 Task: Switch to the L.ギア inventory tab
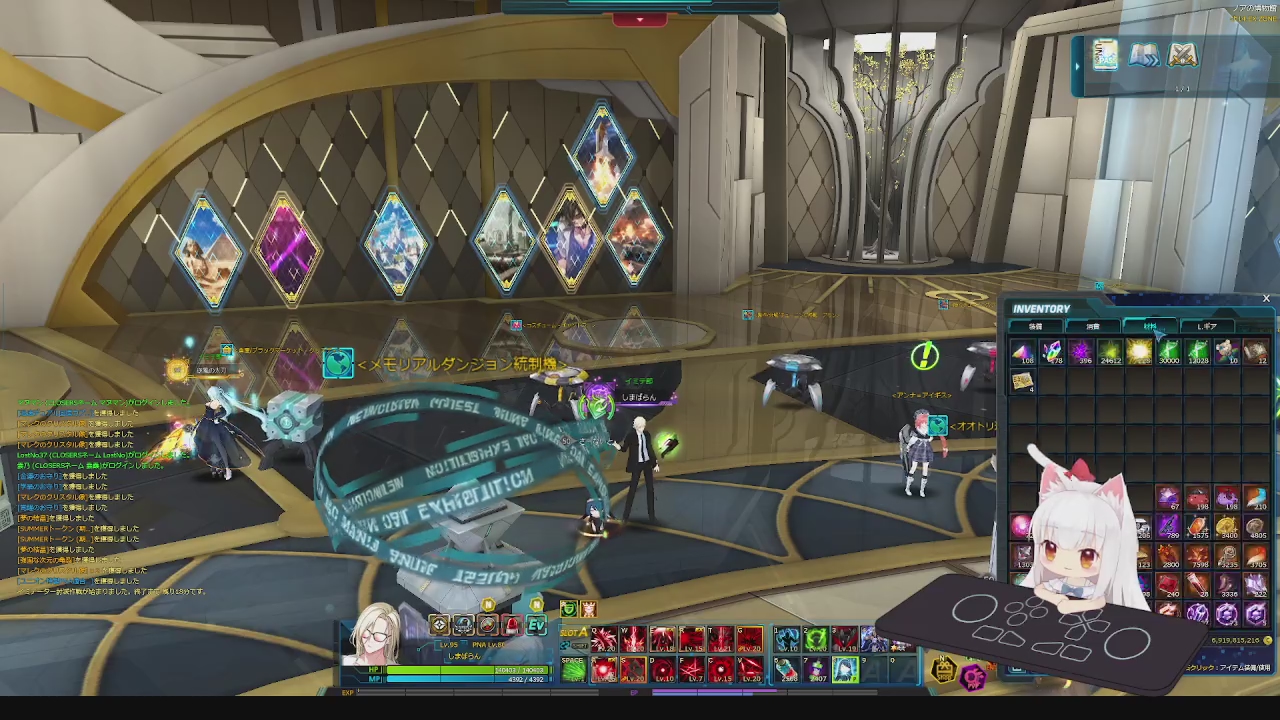coord(1206,326)
